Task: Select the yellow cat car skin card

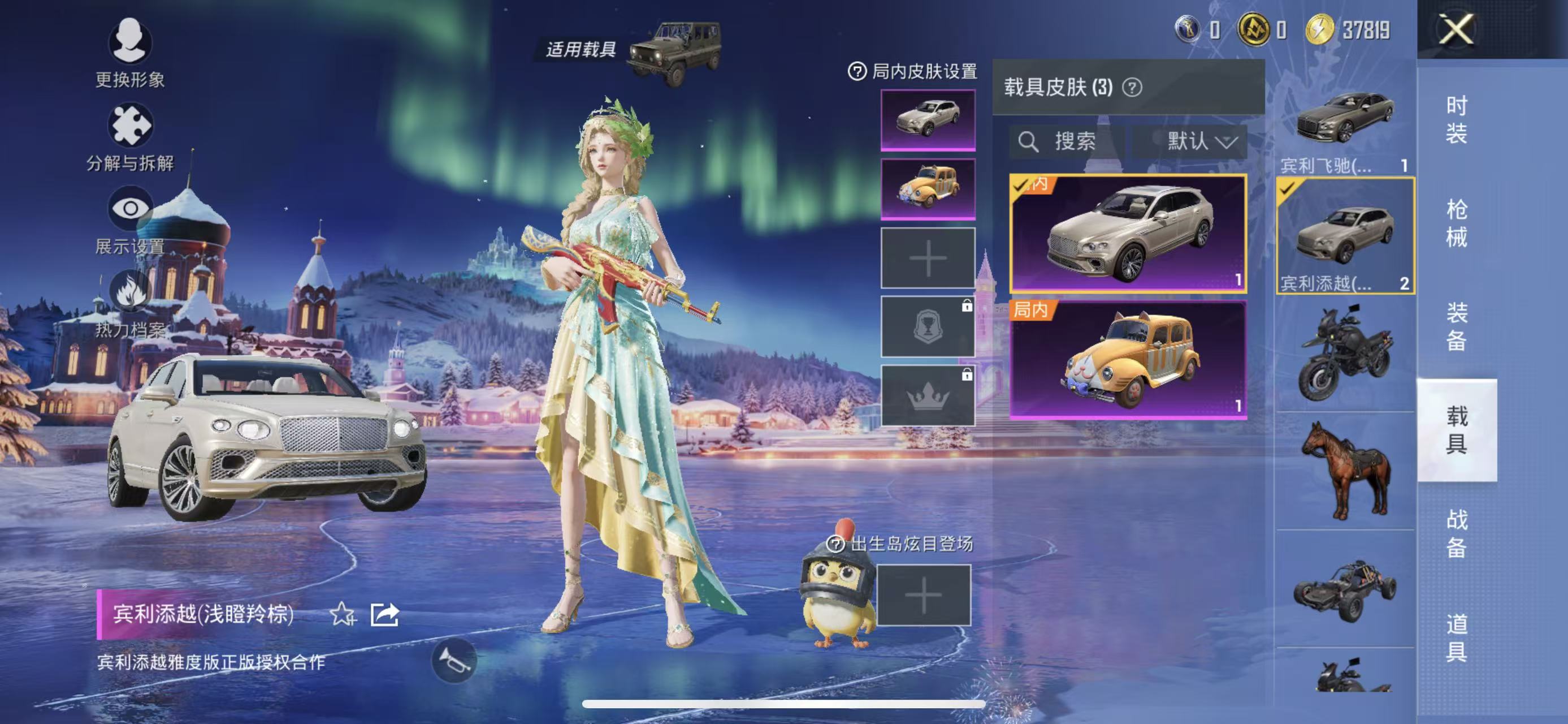Action: click(x=1128, y=359)
